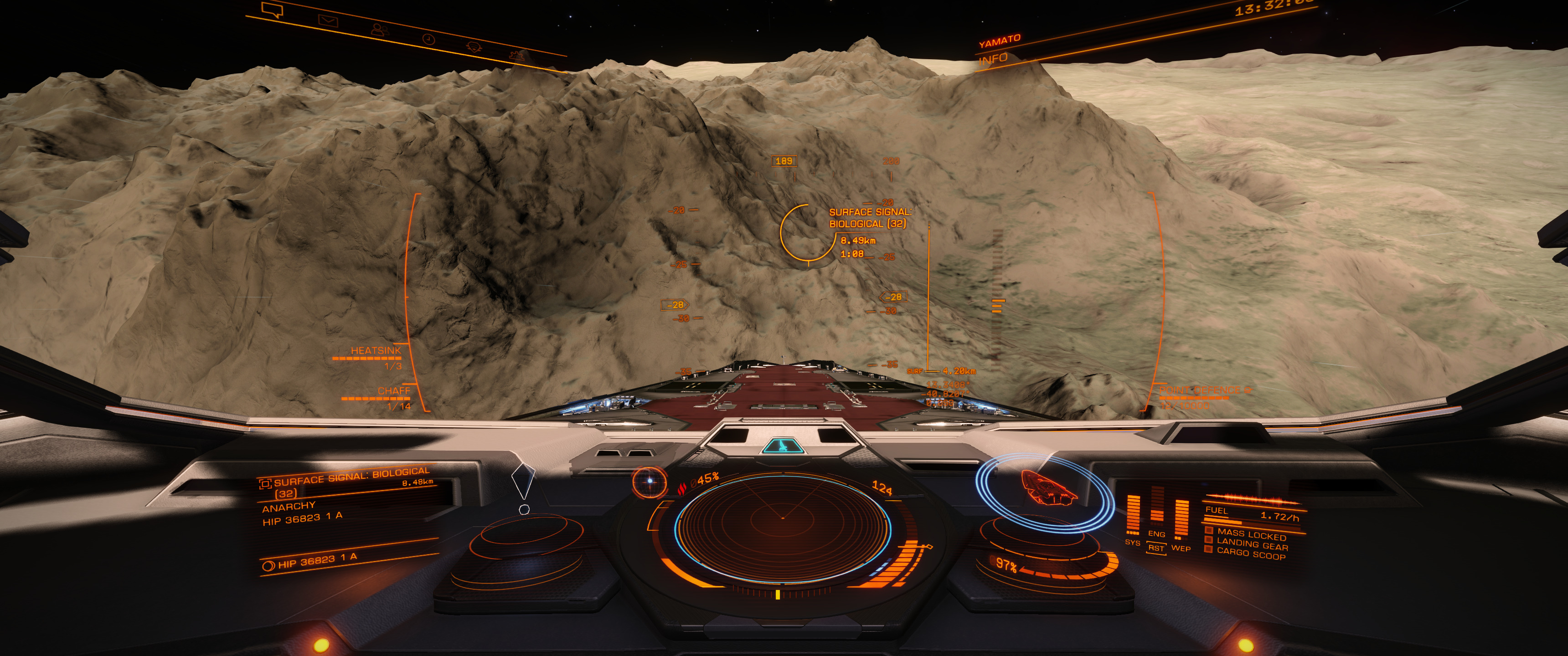1568x656 pixels.
Task: Open the chat speech bubble tab
Action: point(272,10)
